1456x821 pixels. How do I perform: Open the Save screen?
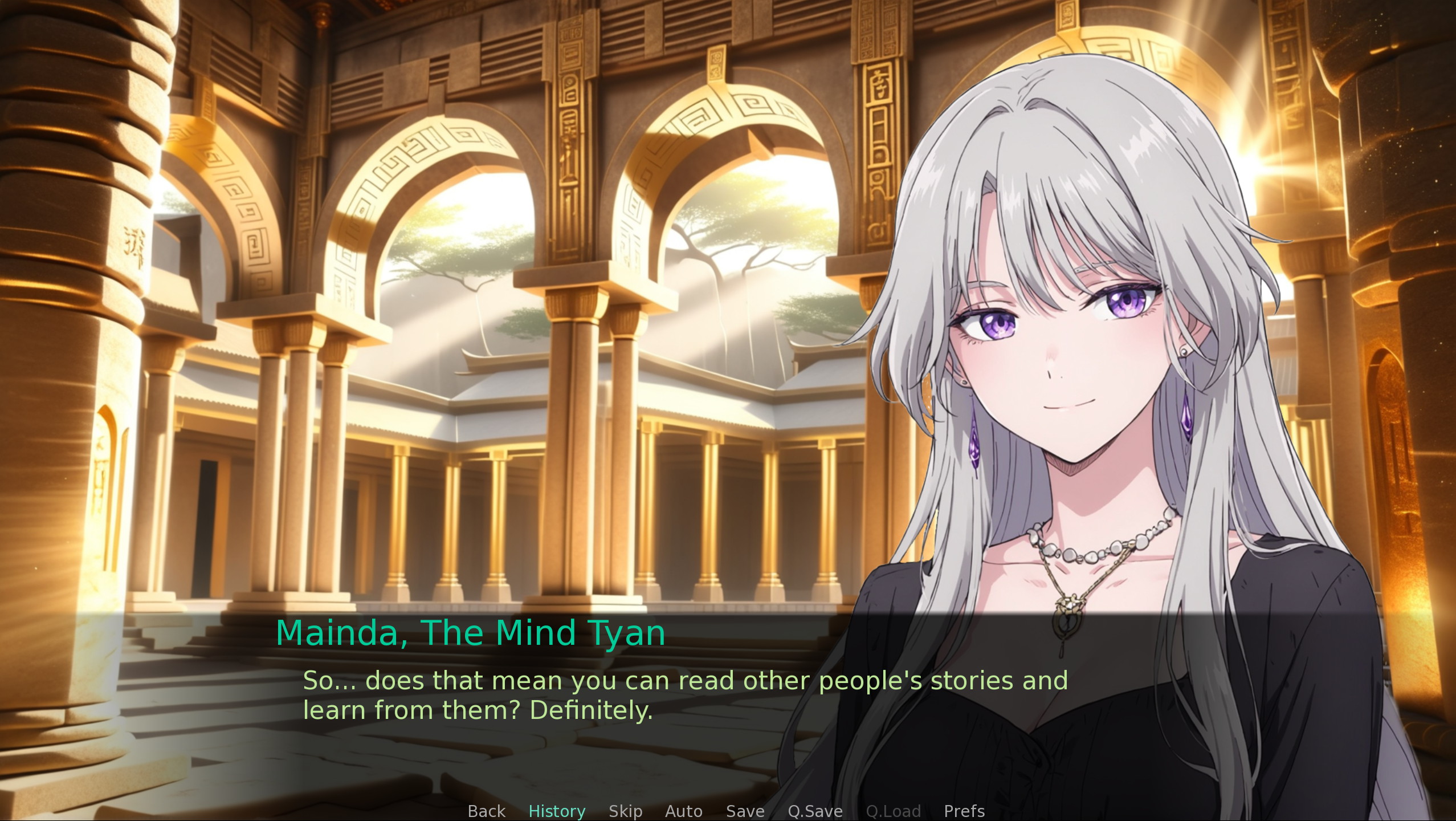click(x=744, y=811)
